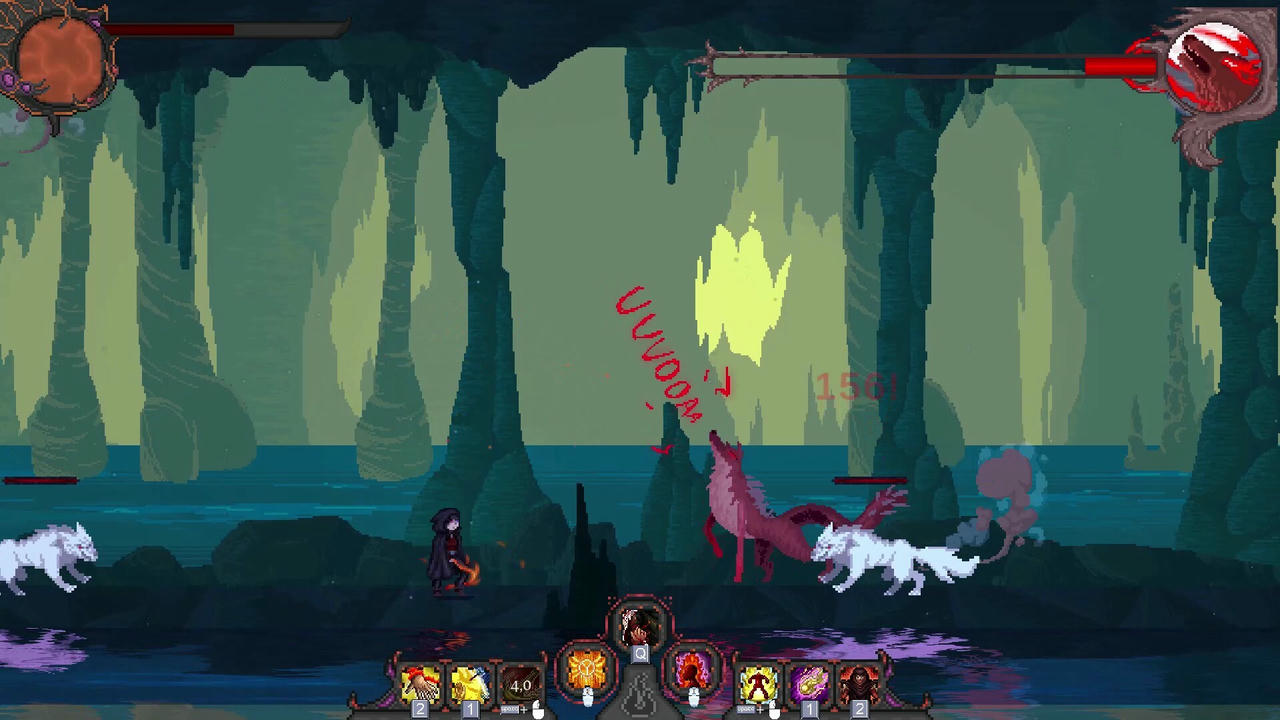Click the 4.0 weapon attack slot
Screen dimensions: 1280x720
pos(520,684)
